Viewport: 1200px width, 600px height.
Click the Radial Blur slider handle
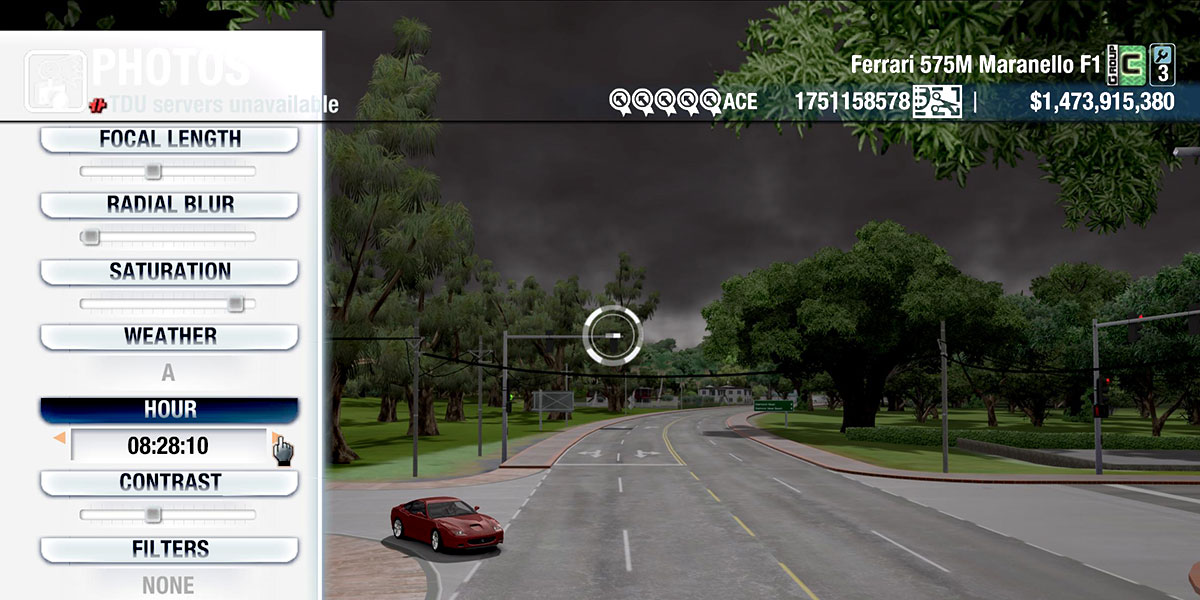90,237
